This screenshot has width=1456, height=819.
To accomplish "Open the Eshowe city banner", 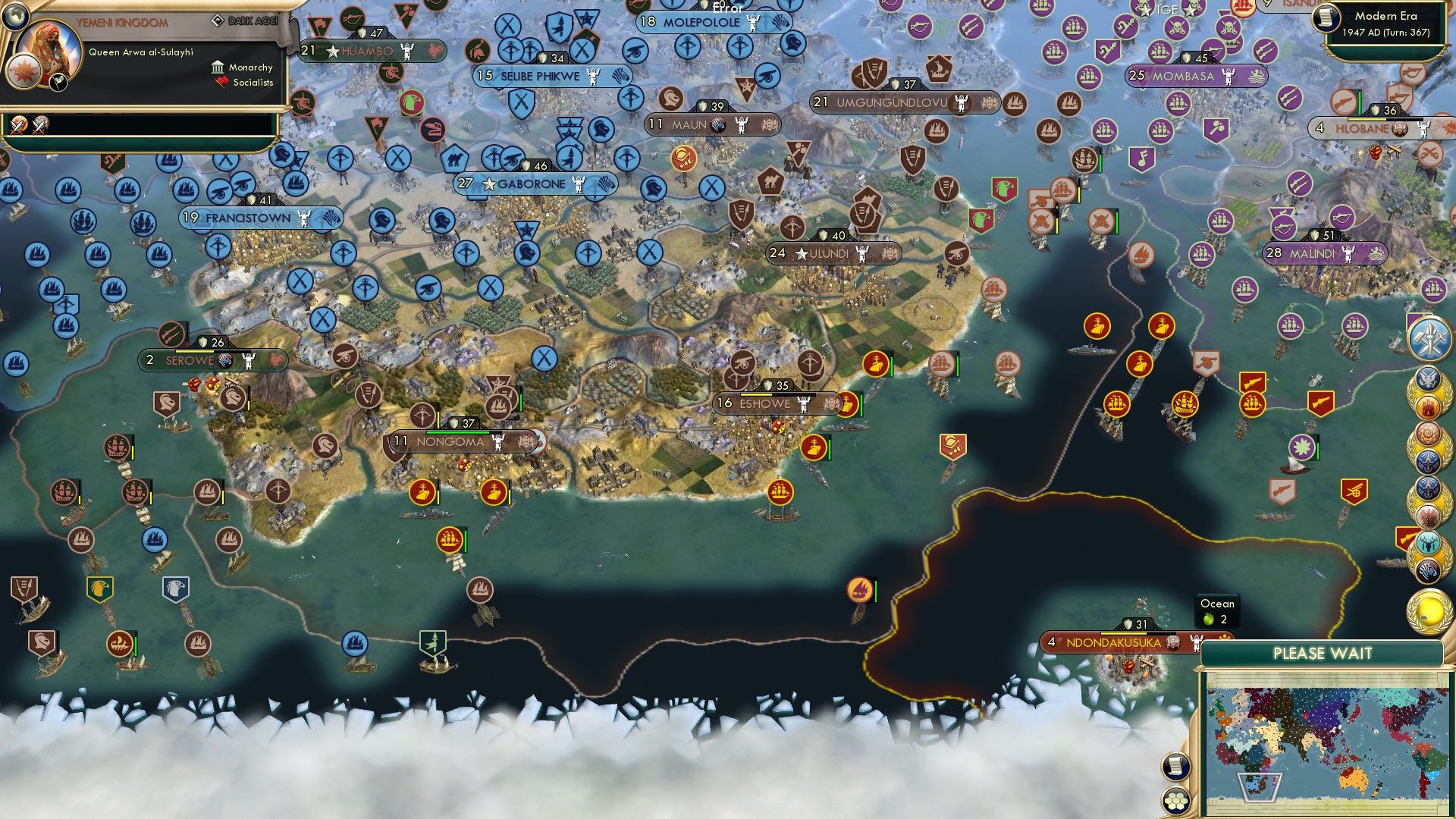I will click(777, 404).
